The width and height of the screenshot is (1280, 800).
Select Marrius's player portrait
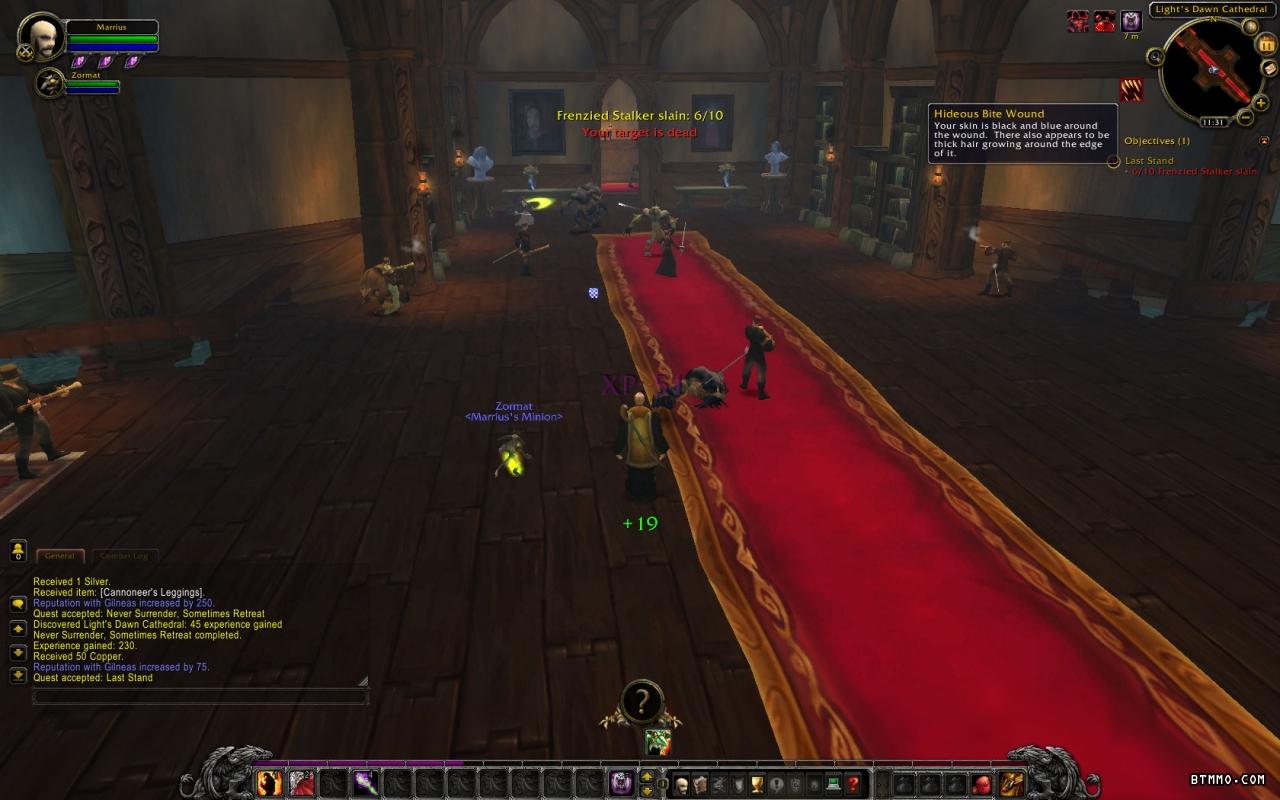(x=41, y=36)
